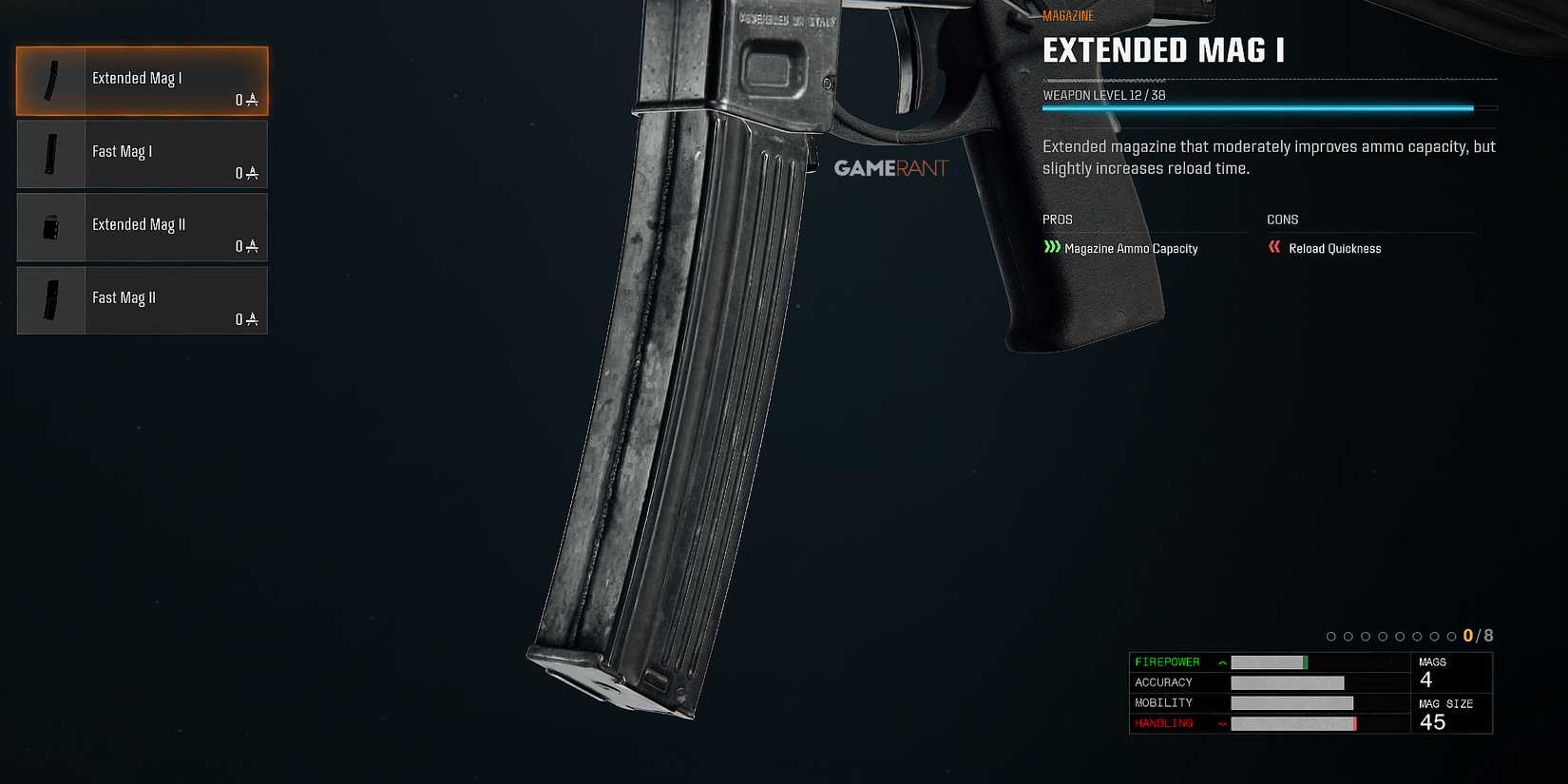The image size is (1568, 784).
Task: Select the Extended Mag I list entry
Action: 143,81
